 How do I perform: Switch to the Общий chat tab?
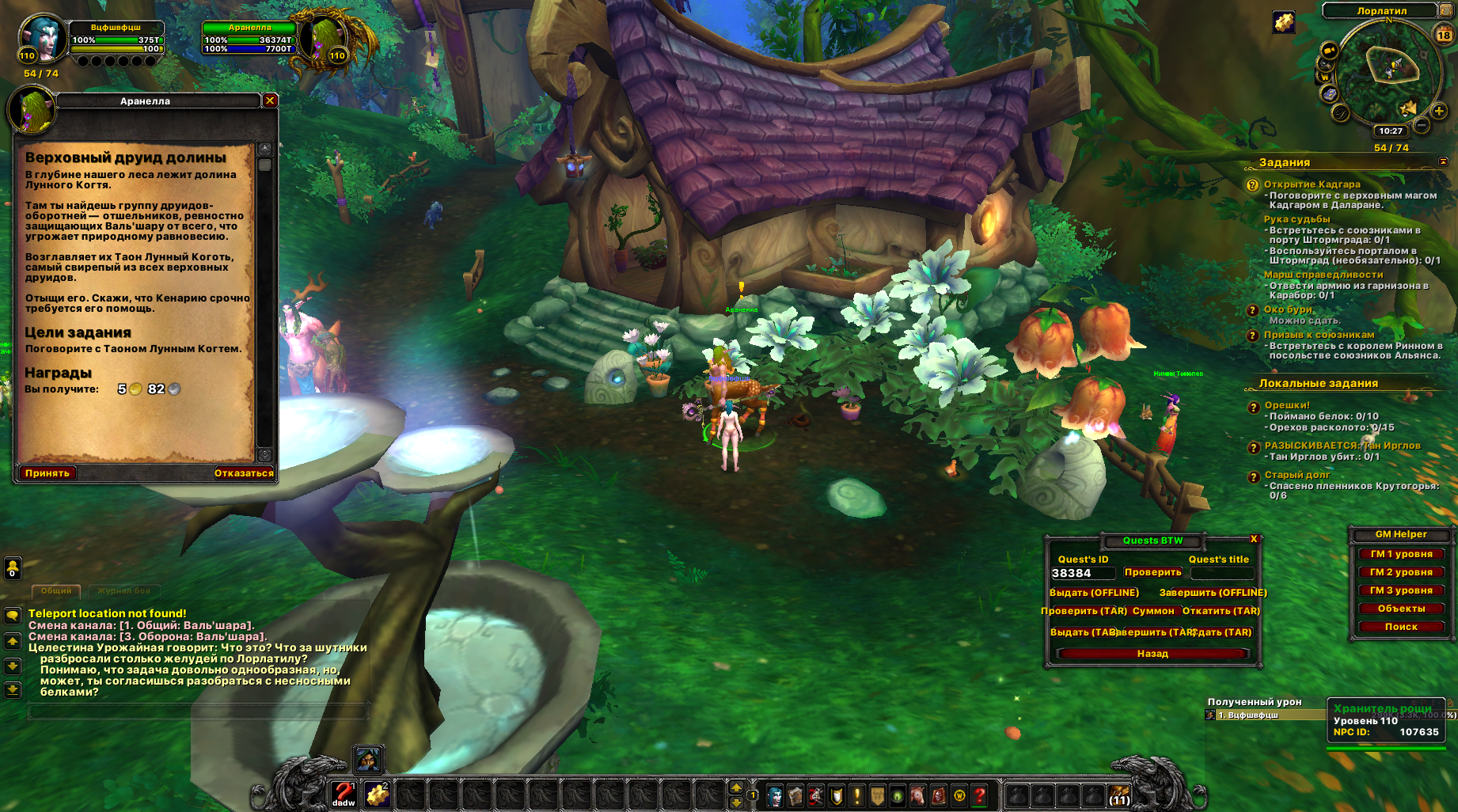click(x=56, y=591)
